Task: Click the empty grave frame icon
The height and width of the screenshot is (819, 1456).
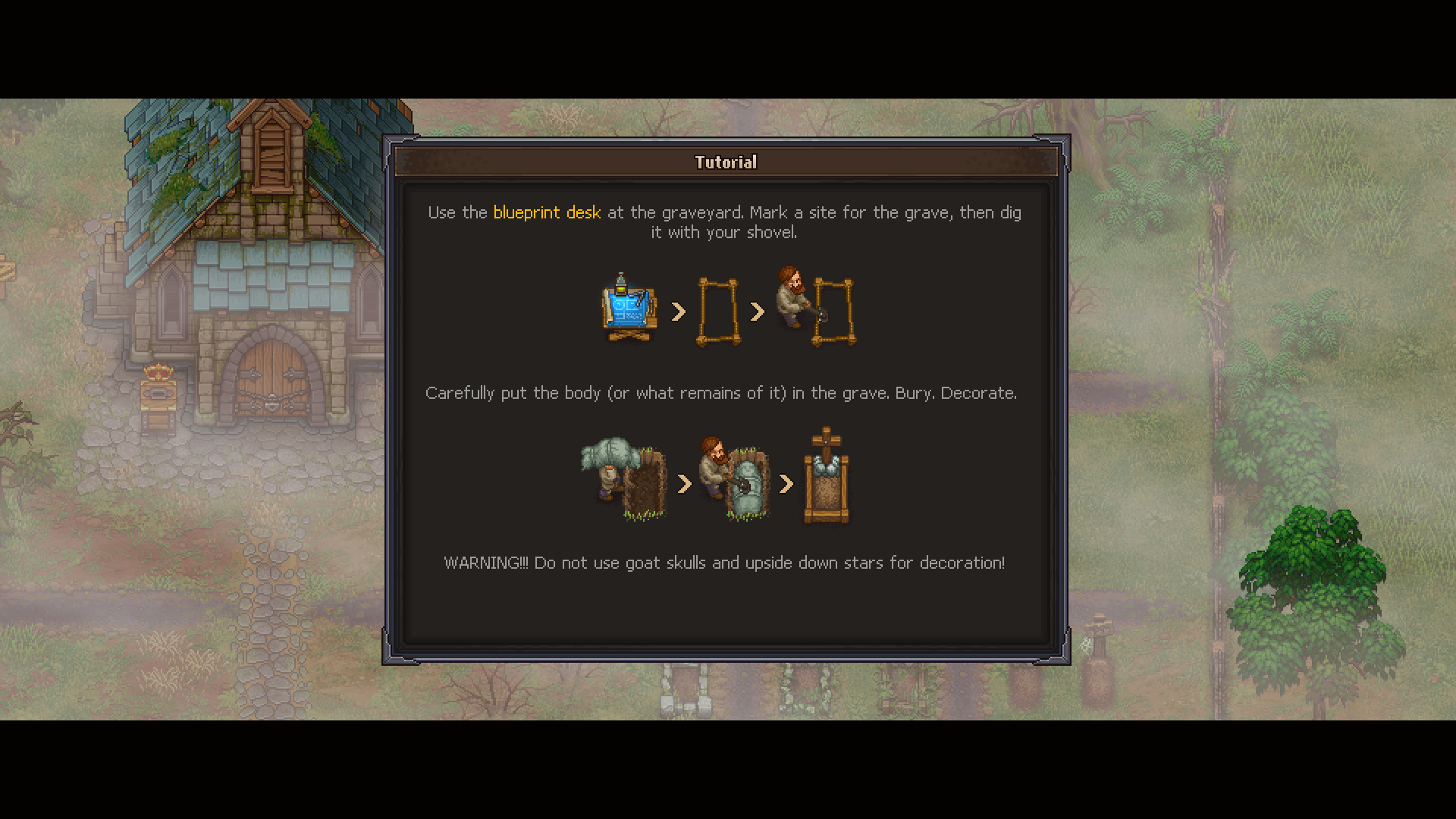Action: pos(718,311)
